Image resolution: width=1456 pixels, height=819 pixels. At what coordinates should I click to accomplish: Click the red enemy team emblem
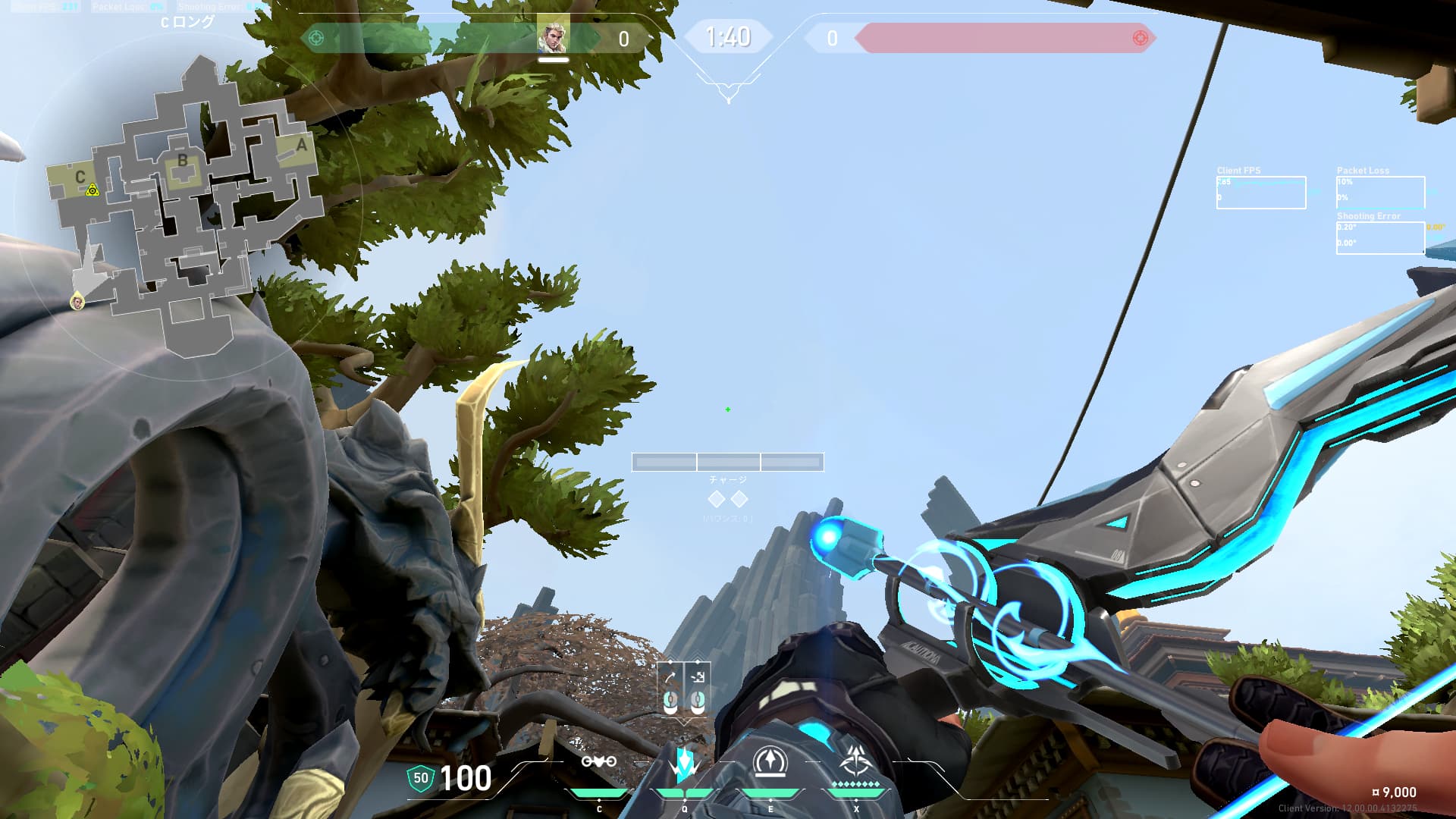coord(1139,38)
